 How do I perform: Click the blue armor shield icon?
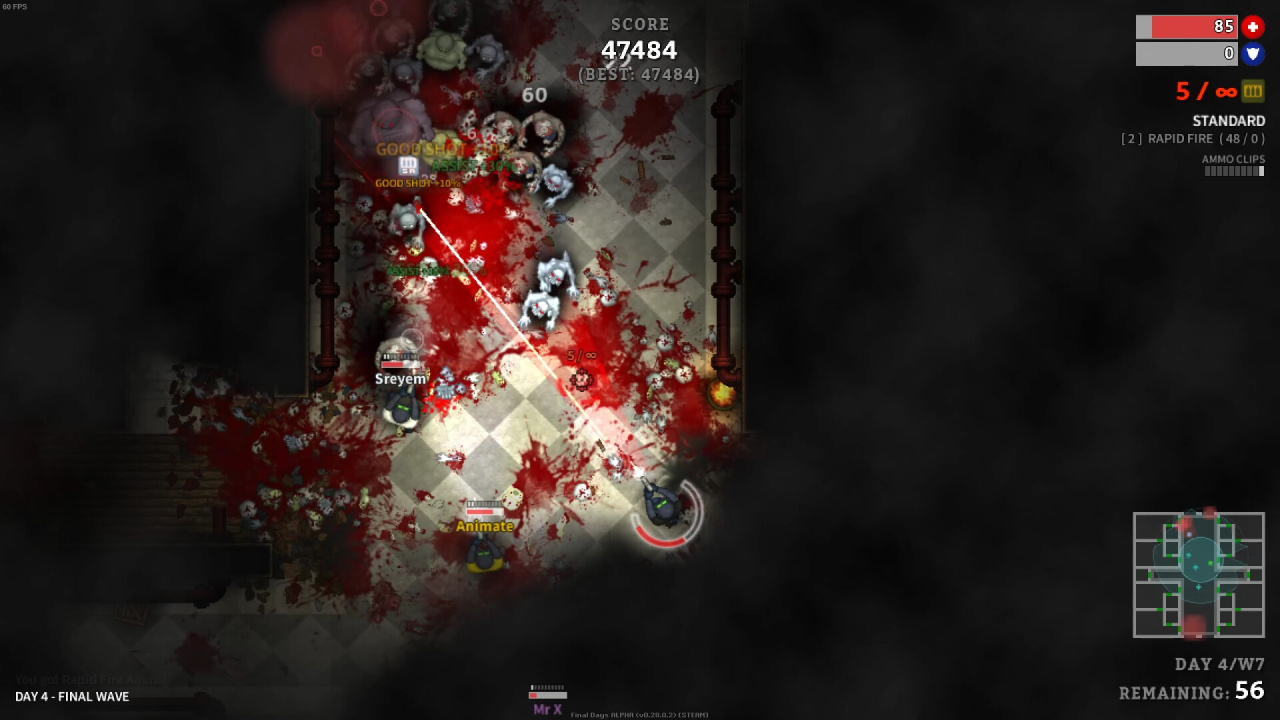[1253, 54]
